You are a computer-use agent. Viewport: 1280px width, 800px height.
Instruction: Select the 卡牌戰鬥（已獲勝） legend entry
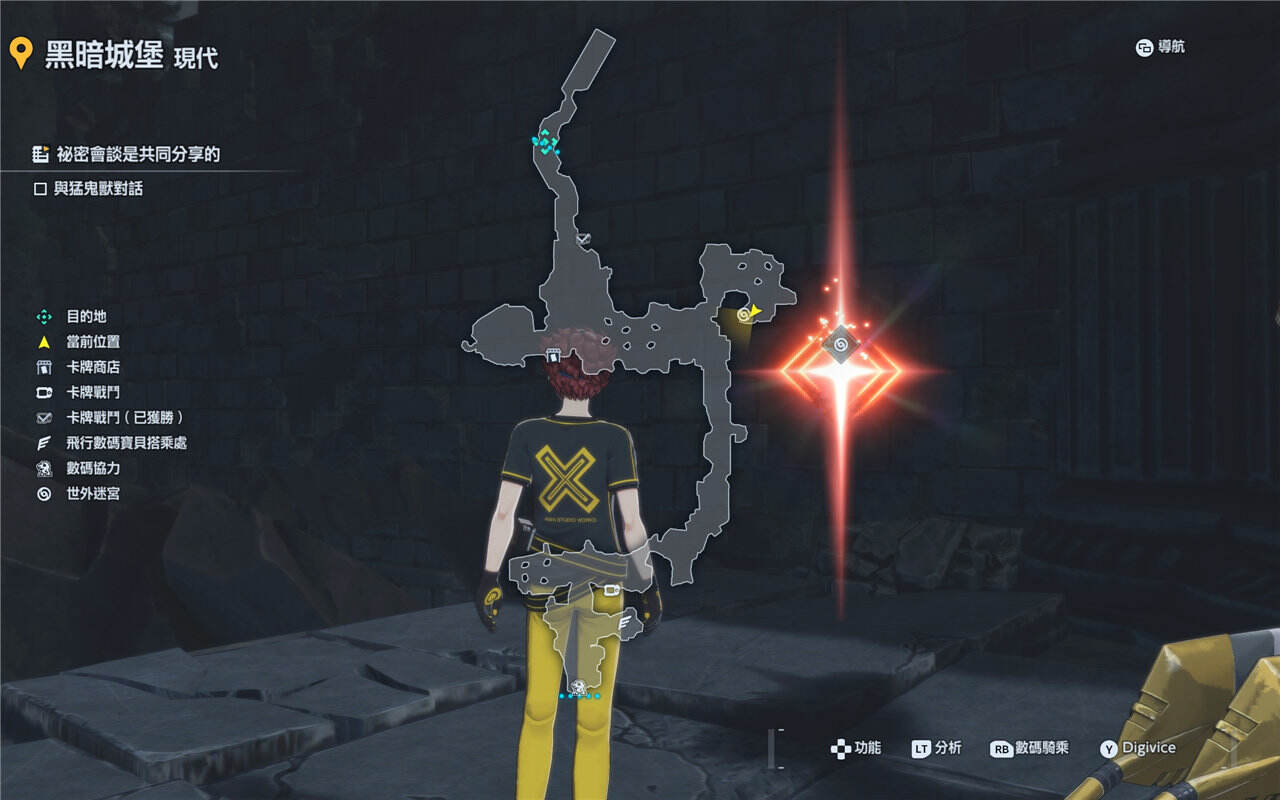click(124, 417)
